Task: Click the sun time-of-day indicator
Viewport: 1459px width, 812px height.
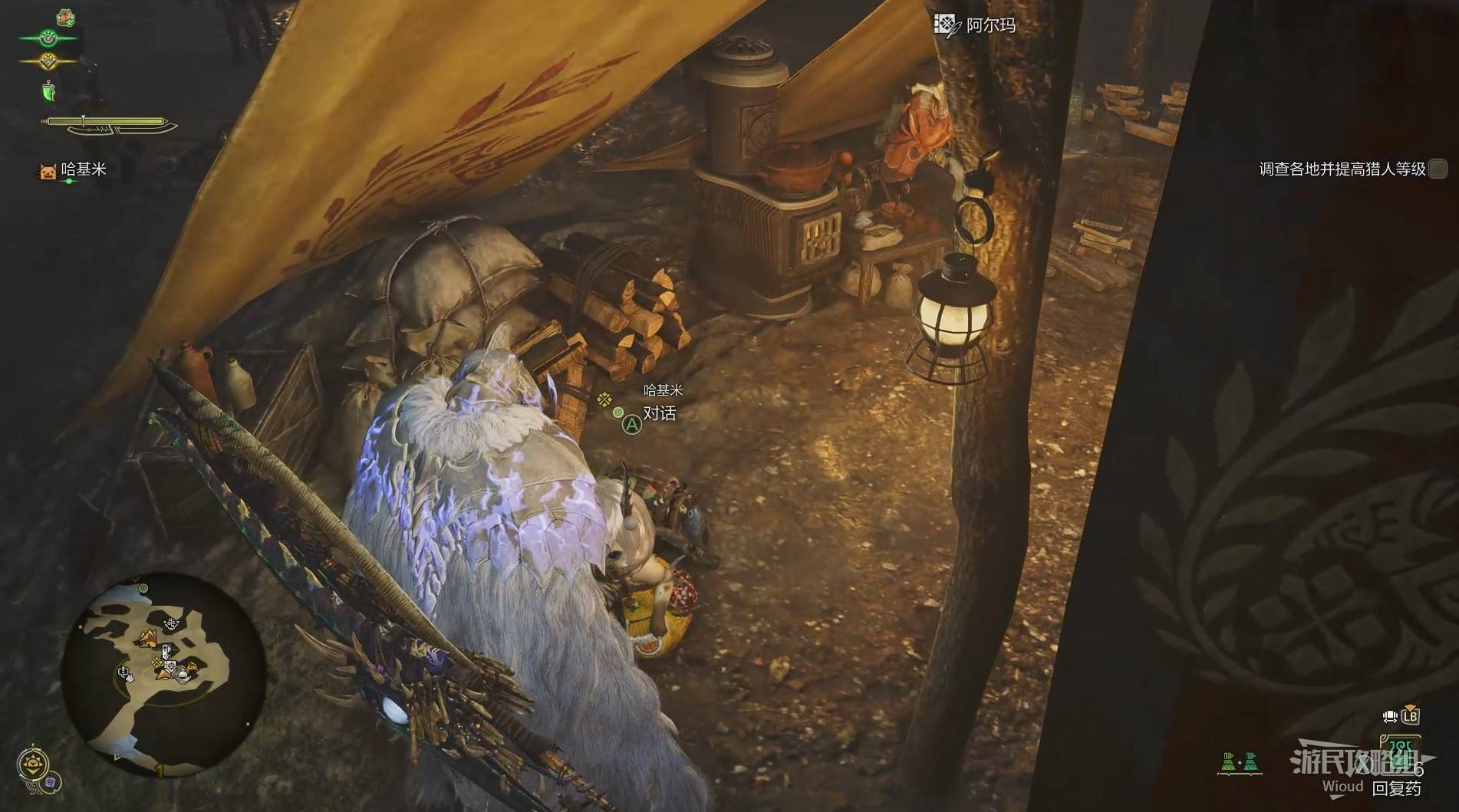Action: [x=33, y=763]
